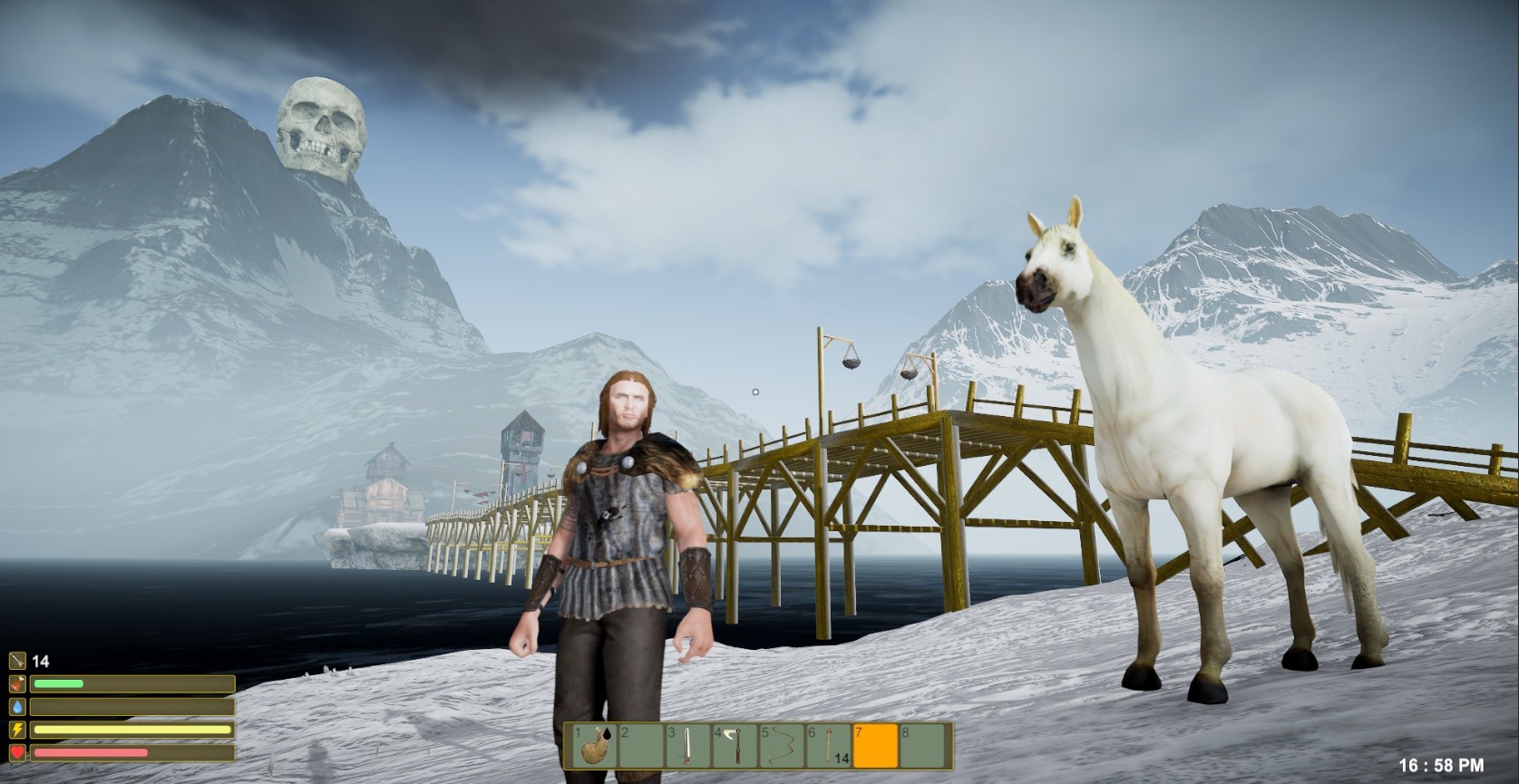1519x784 pixels.
Task: Select the sword in hotbar slot 3
Action: (x=687, y=745)
